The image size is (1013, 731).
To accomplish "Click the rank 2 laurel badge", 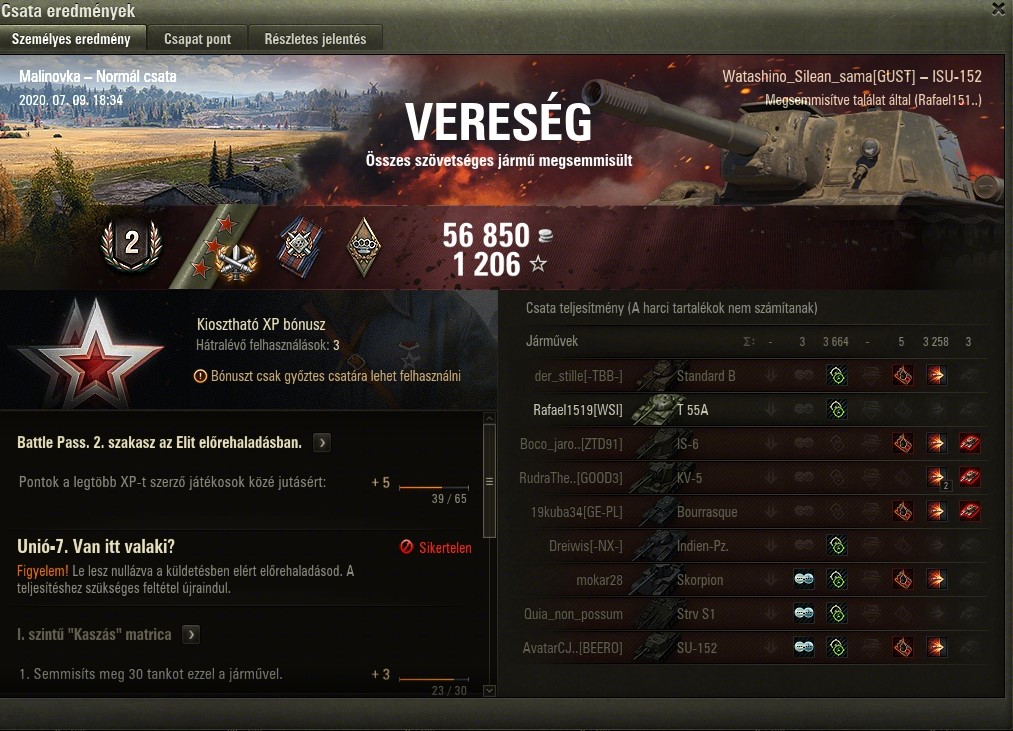I will click(131, 243).
